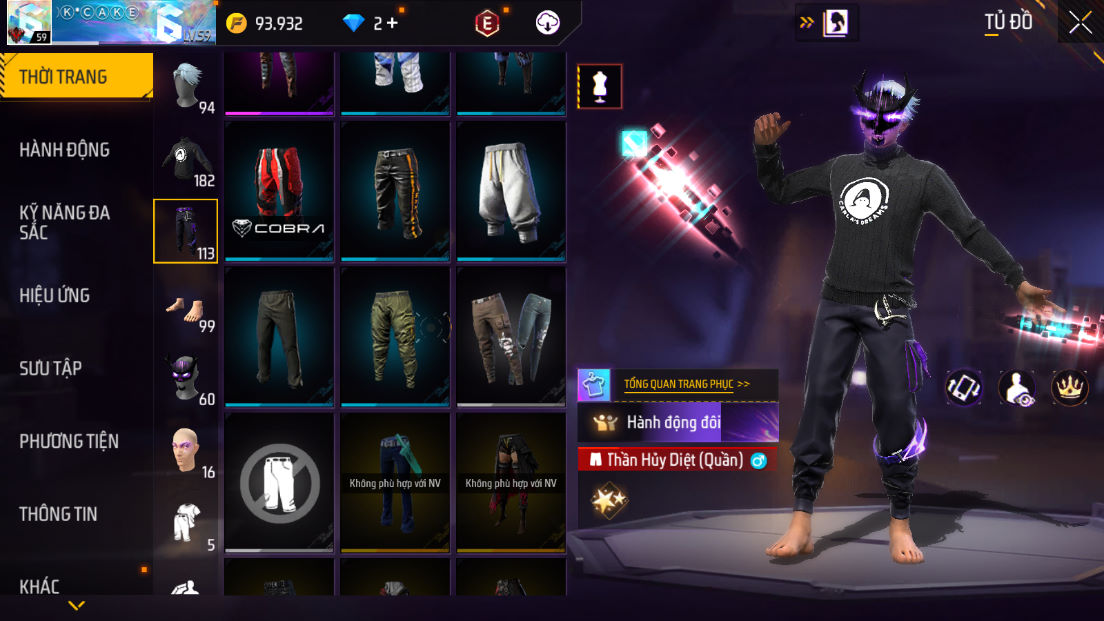Show the Phương Tiện category
This screenshot has width=1104, height=621.
point(69,441)
